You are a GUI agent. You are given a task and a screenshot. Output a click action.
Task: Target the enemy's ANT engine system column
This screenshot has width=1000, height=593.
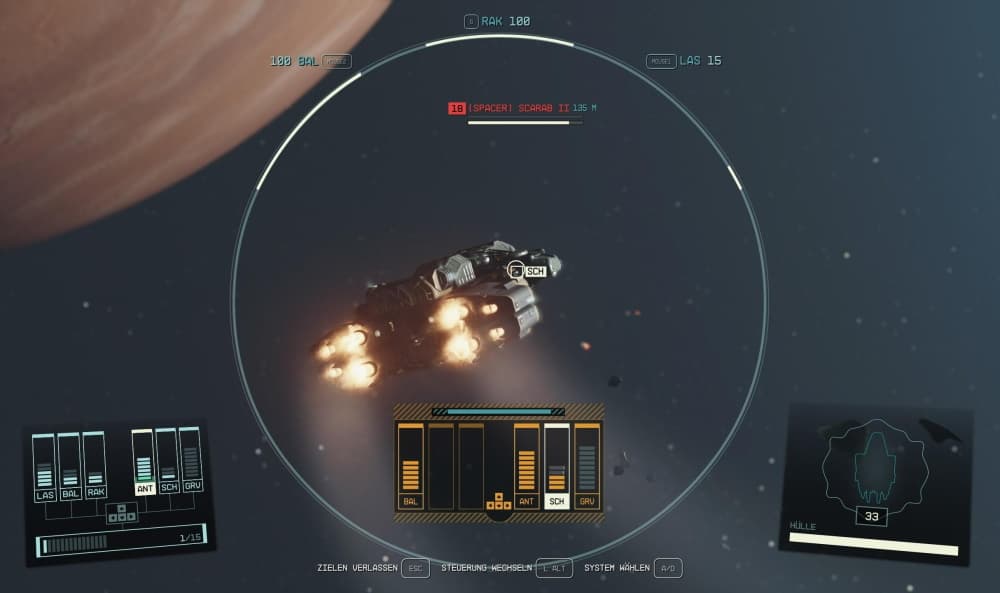coord(527,466)
